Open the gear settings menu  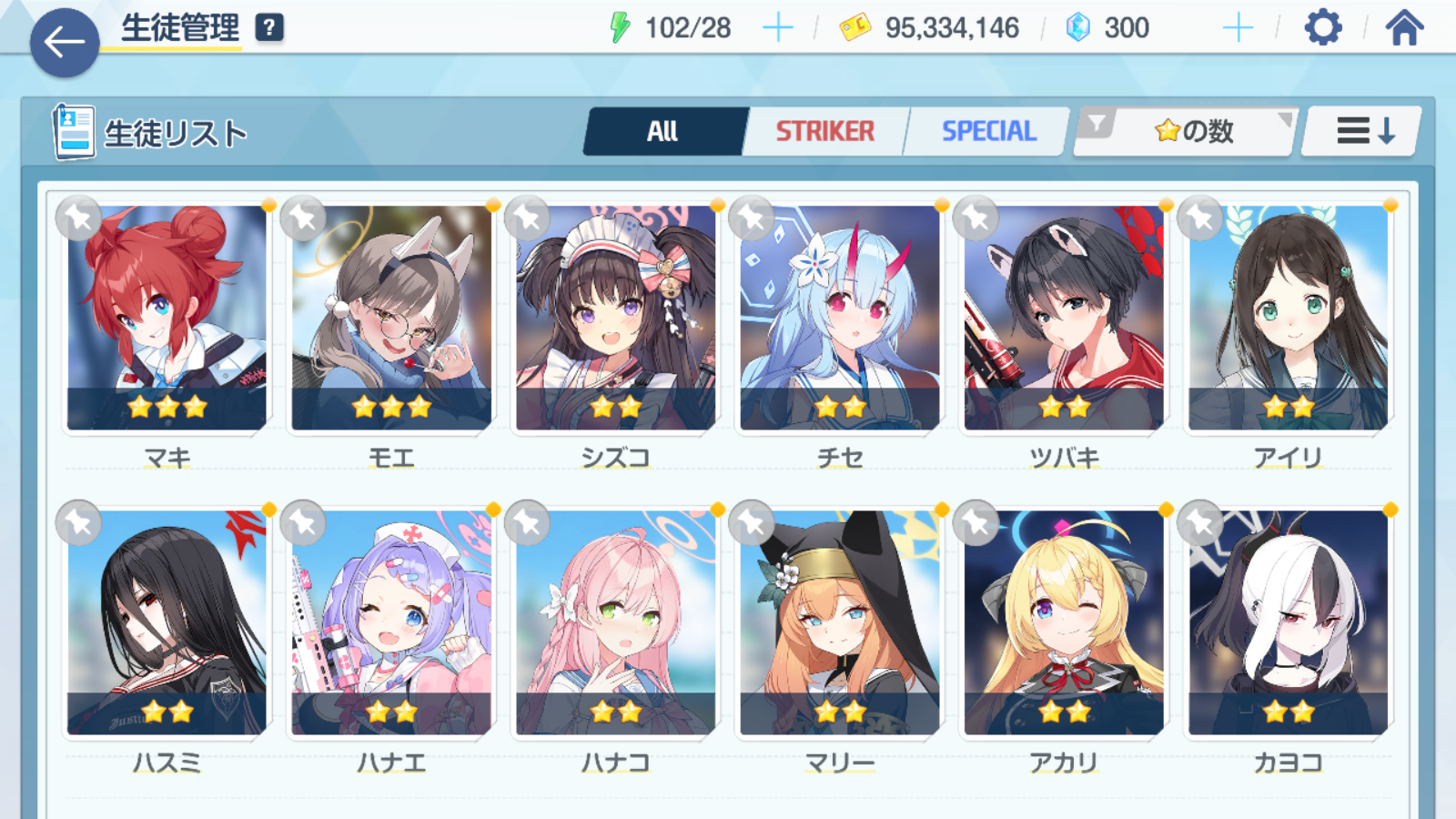pyautogui.click(x=1322, y=28)
